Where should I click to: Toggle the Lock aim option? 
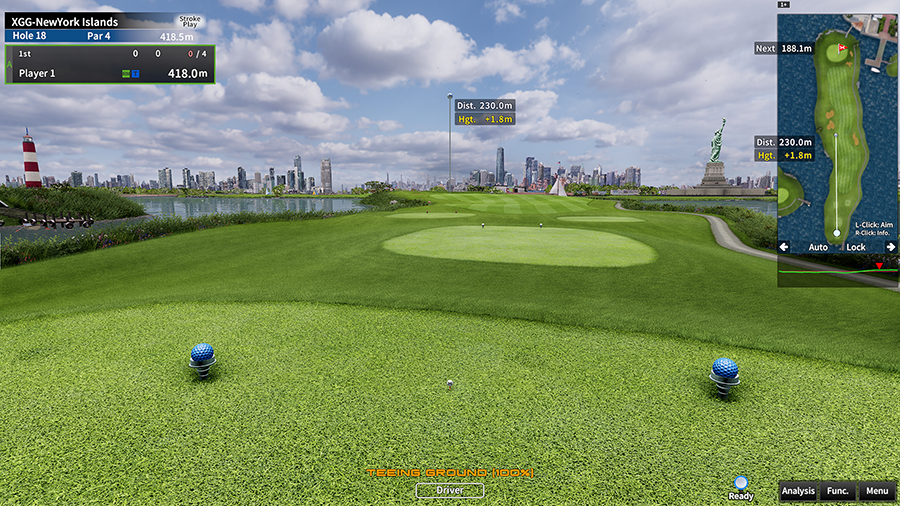[856, 246]
